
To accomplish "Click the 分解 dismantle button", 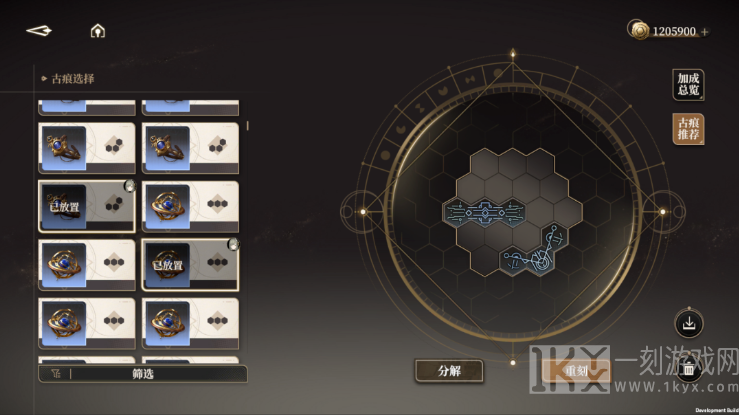I will (x=449, y=371).
